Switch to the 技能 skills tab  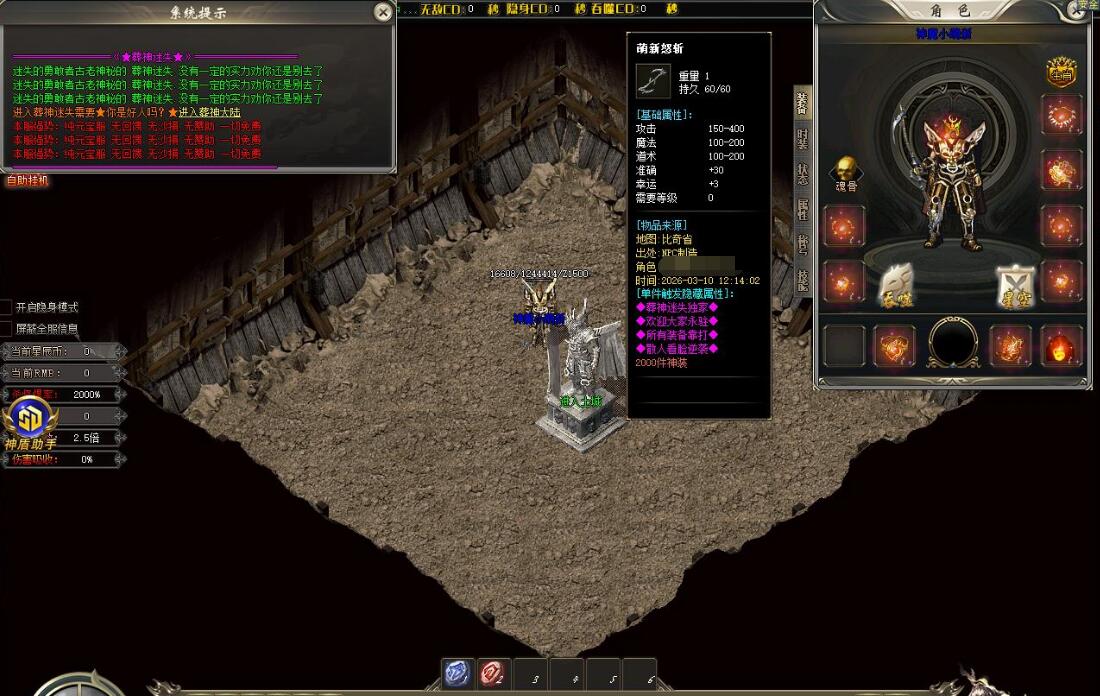pos(802,279)
